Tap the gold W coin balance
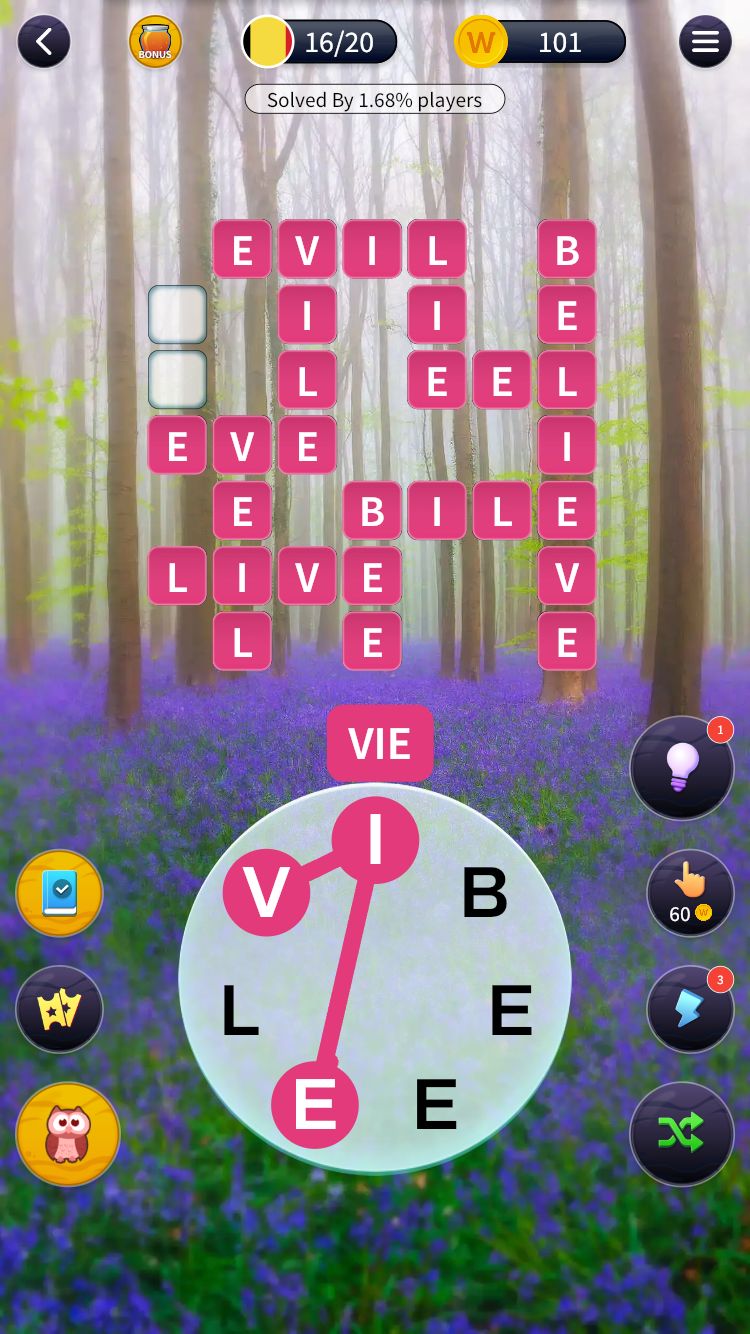 pos(540,42)
